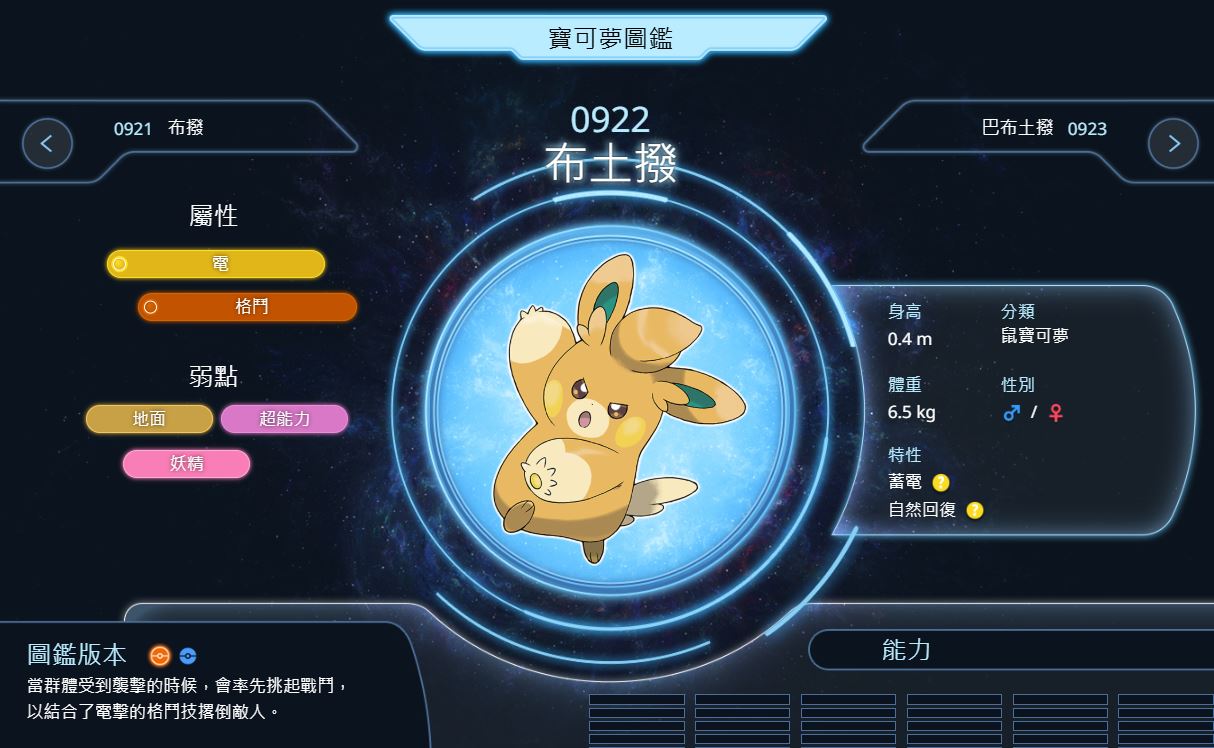
Task: Show help for the 自然回復 ability
Action: point(975,510)
